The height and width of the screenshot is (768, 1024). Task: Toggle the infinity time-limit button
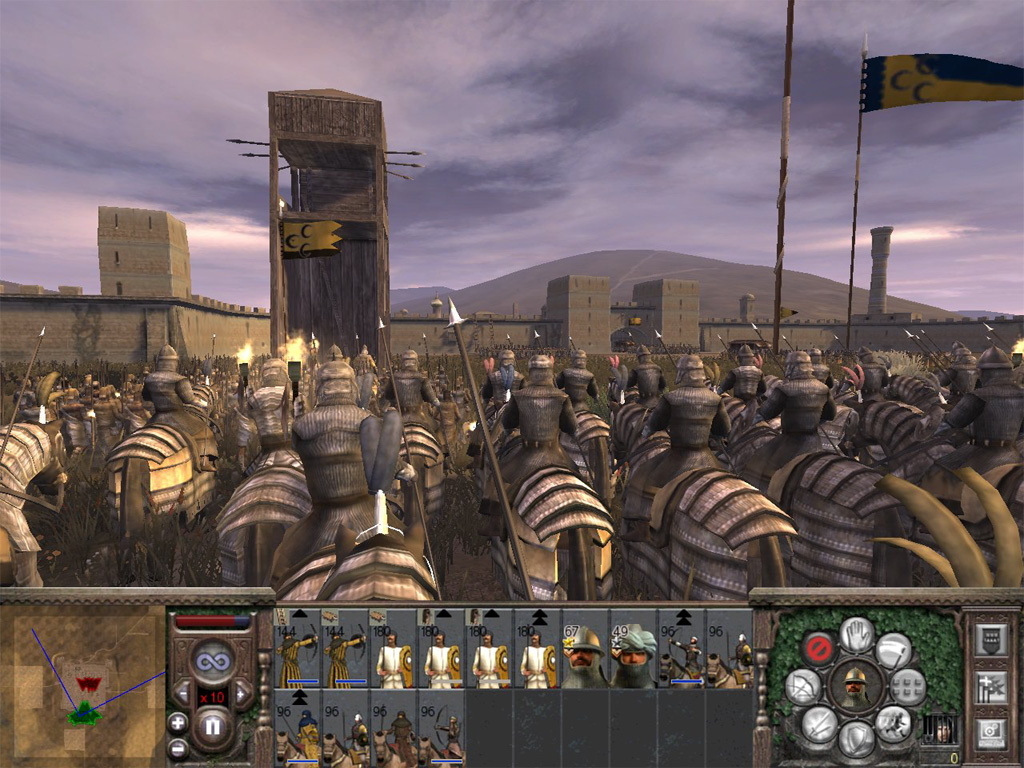point(212,660)
